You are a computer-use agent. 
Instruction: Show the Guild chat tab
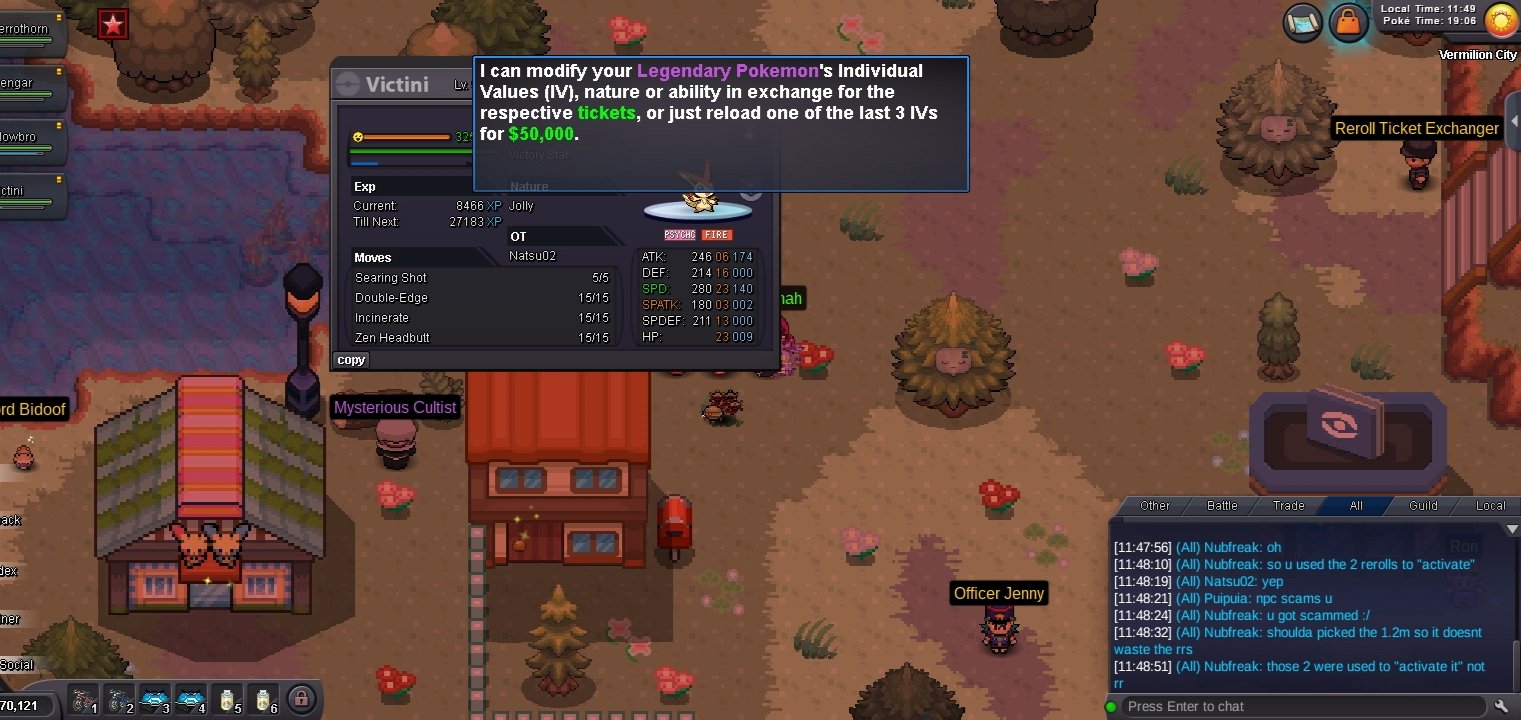1423,506
